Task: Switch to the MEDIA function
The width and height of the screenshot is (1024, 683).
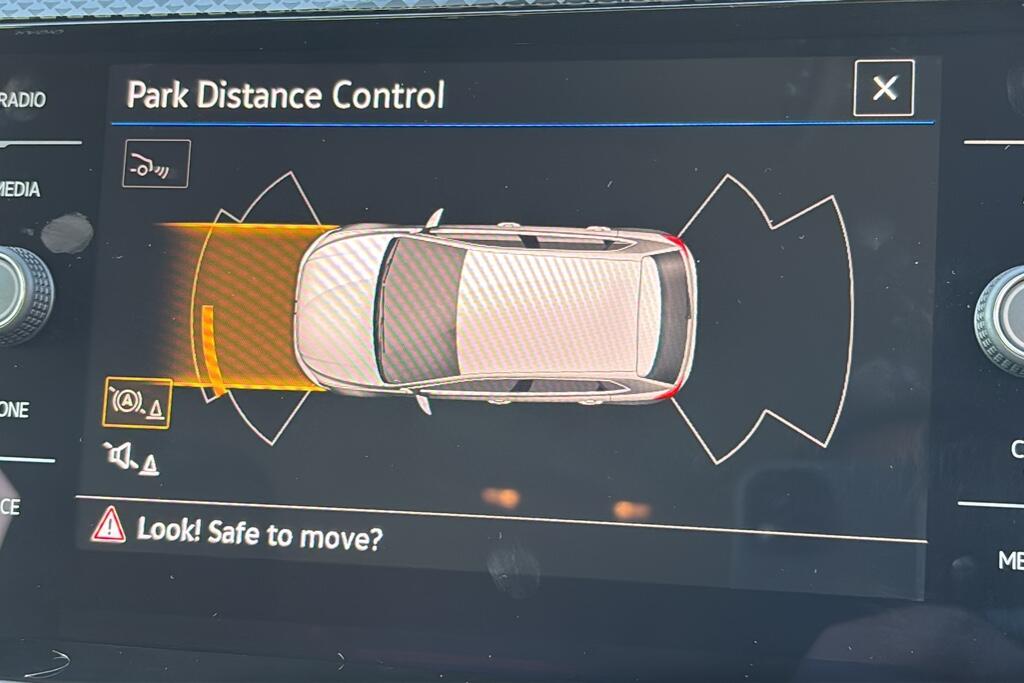Action: 22,189
